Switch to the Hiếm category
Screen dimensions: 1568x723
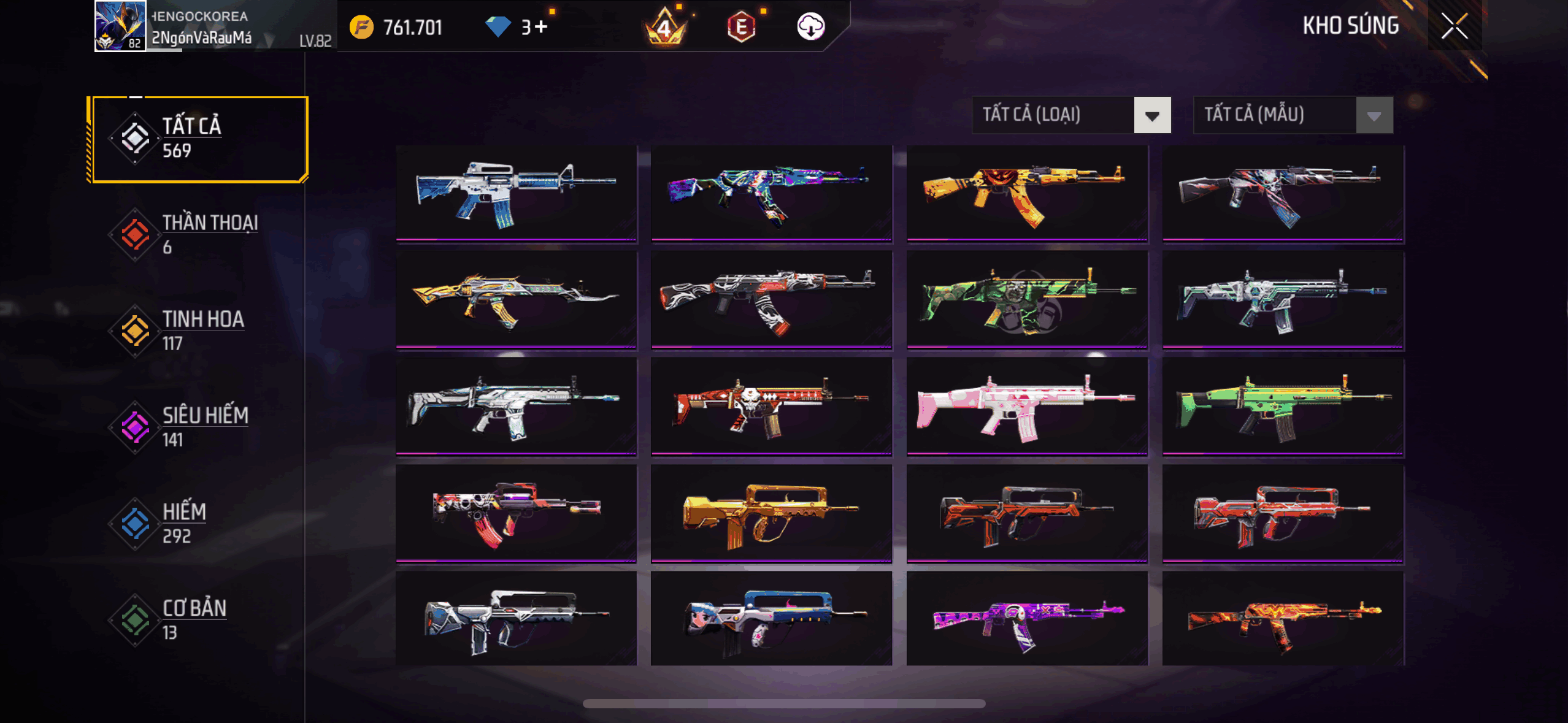(198, 524)
